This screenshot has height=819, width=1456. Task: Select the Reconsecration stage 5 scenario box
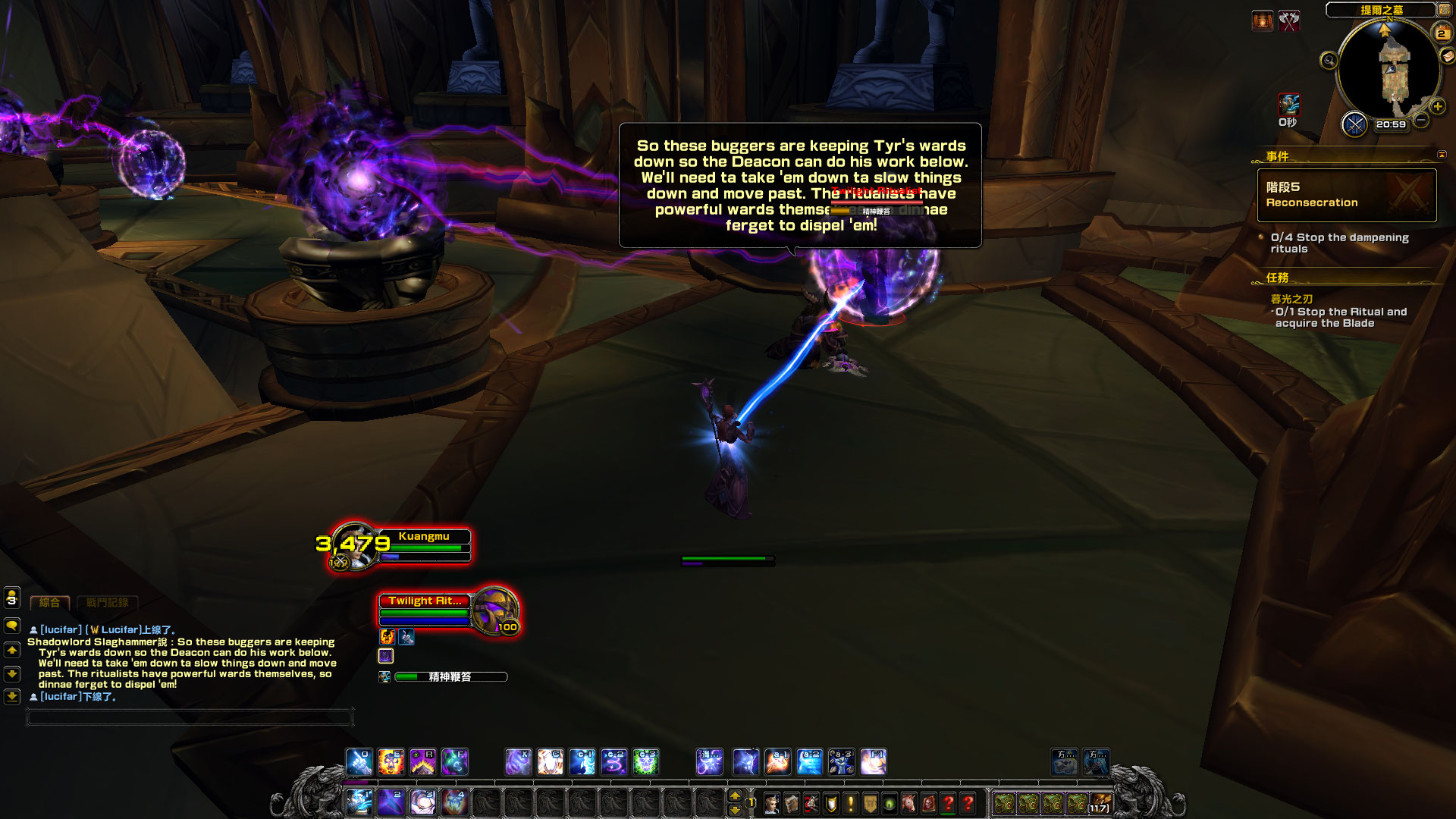pos(1346,195)
